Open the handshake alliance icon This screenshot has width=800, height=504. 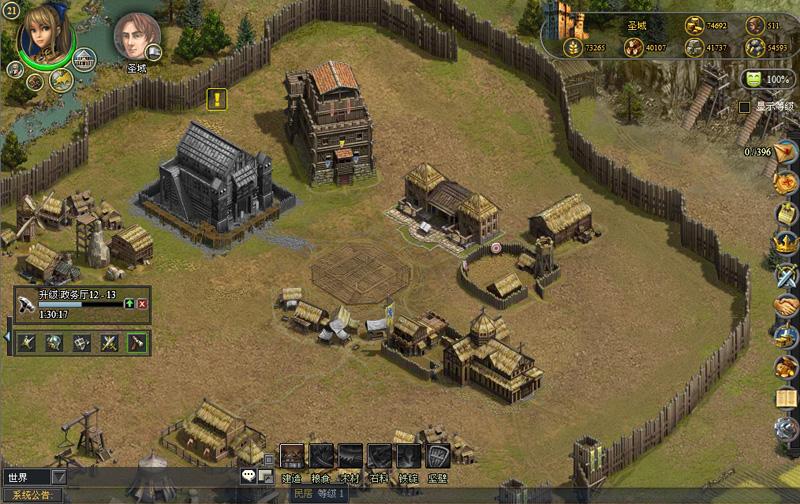(787, 304)
